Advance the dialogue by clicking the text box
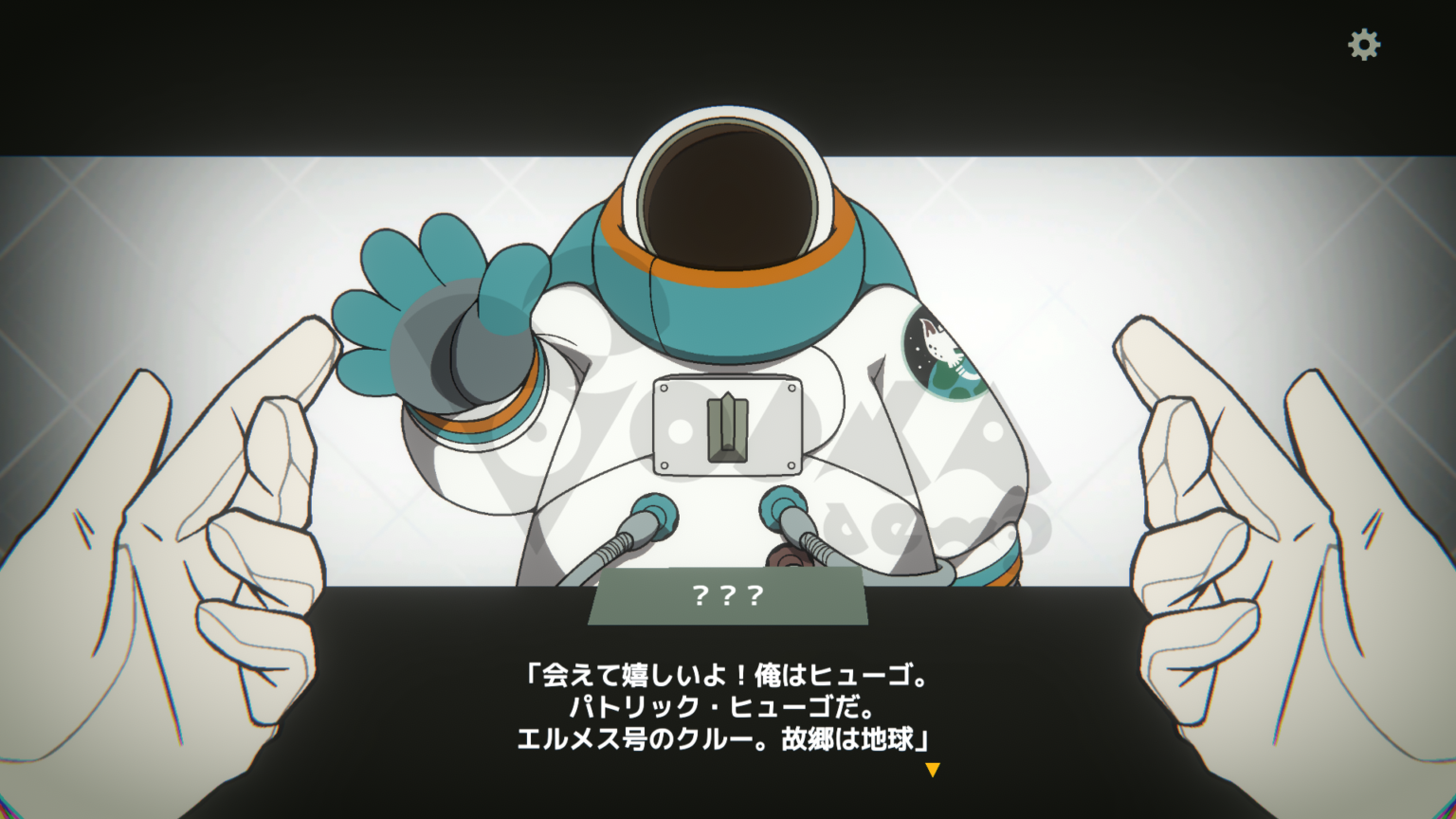 [728, 706]
